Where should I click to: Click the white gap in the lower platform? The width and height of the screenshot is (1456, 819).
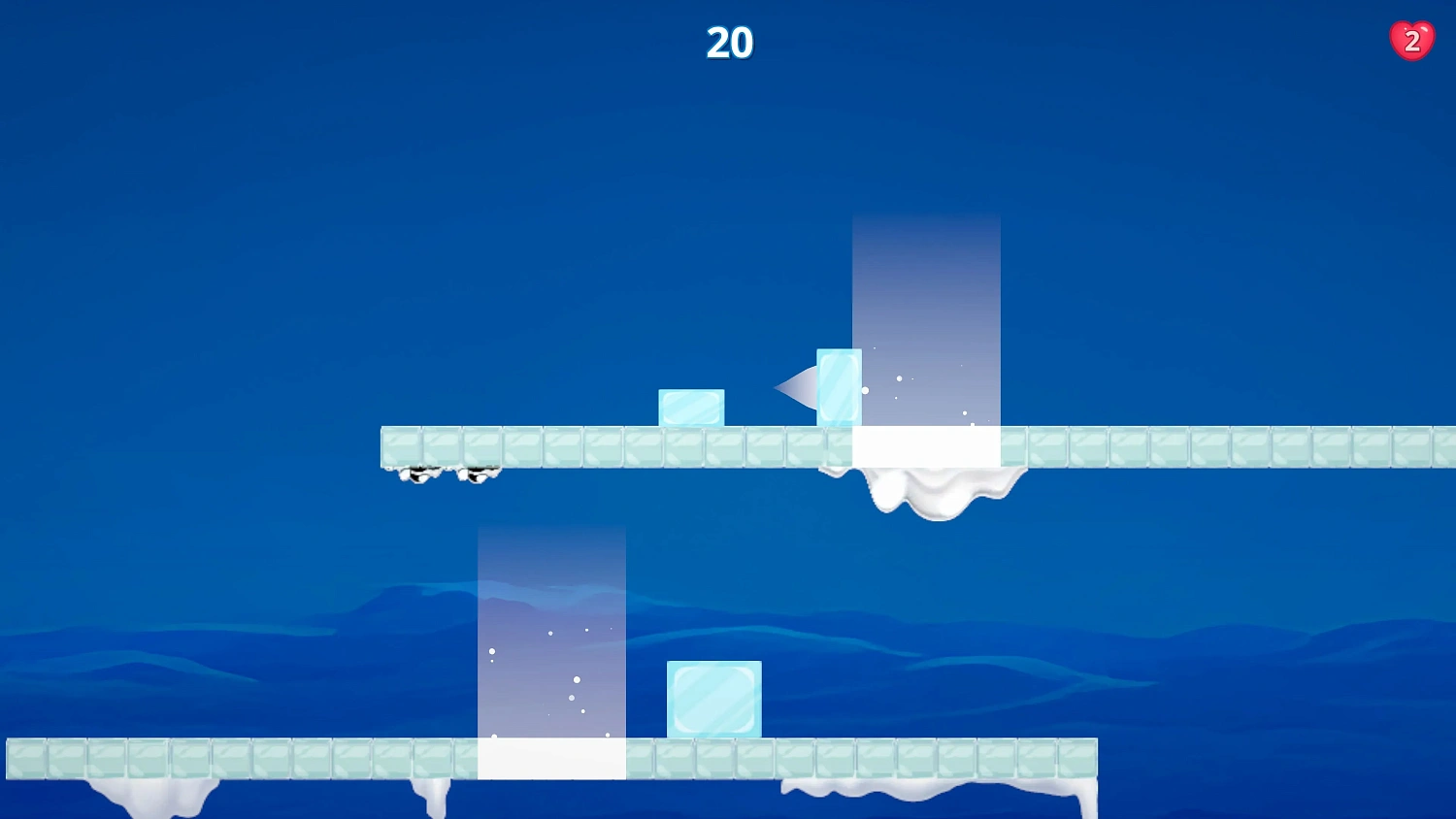(553, 758)
